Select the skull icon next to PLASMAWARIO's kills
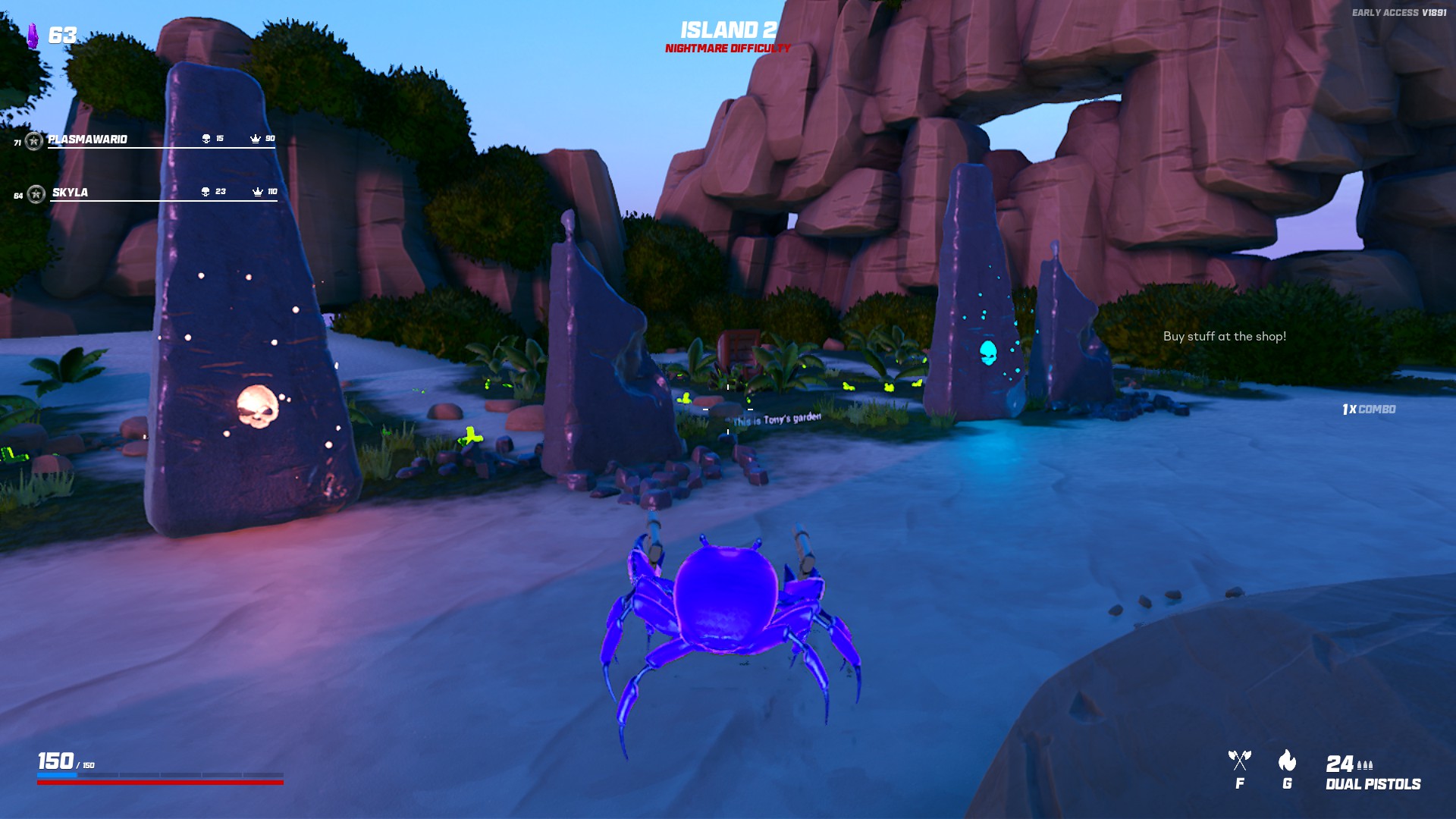1456x819 pixels. [x=205, y=139]
